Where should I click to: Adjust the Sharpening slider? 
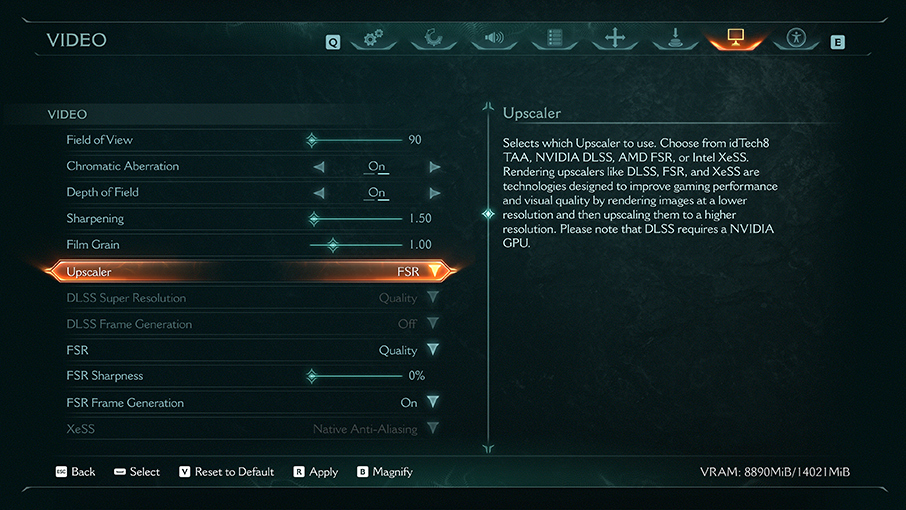(314, 219)
